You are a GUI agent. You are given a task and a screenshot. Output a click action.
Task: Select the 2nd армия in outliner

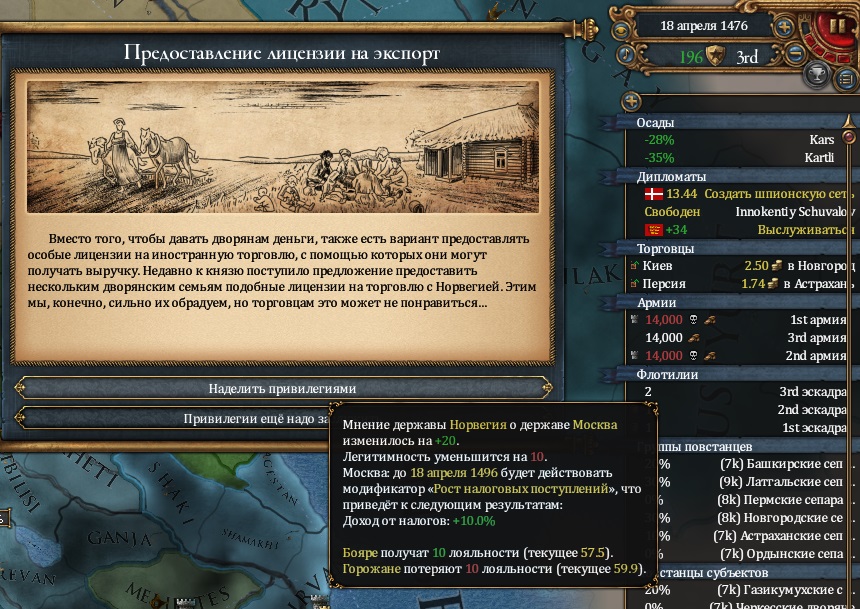(x=742, y=356)
